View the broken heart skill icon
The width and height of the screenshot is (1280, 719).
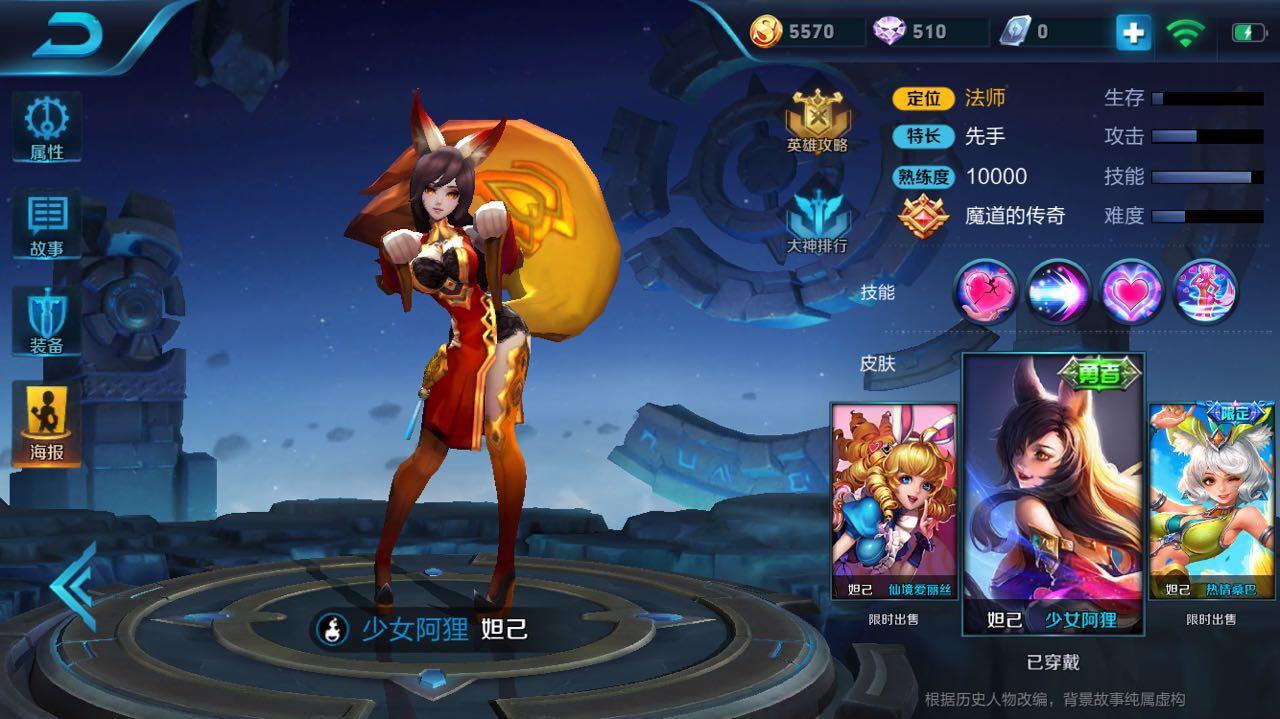click(x=985, y=291)
